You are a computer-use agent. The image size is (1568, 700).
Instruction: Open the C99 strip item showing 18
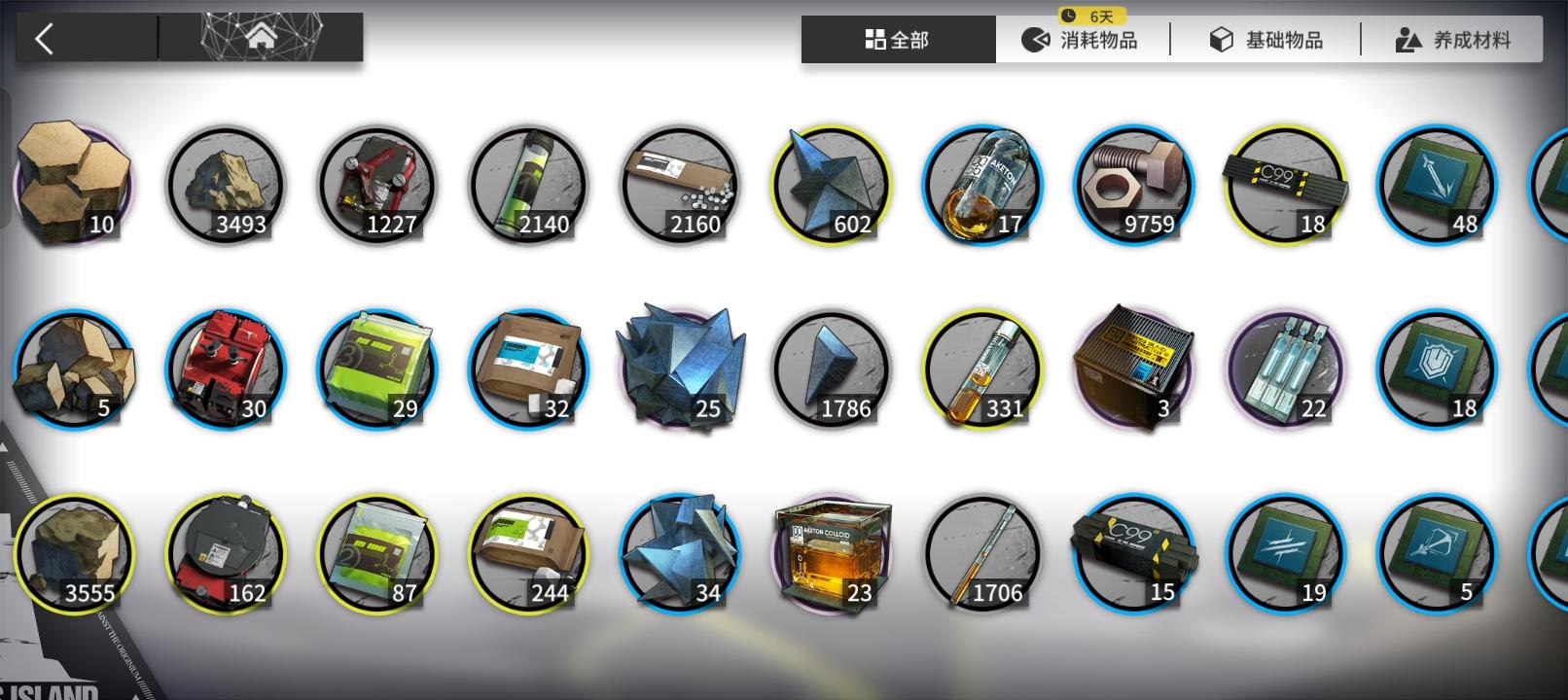pyautogui.click(x=1286, y=185)
